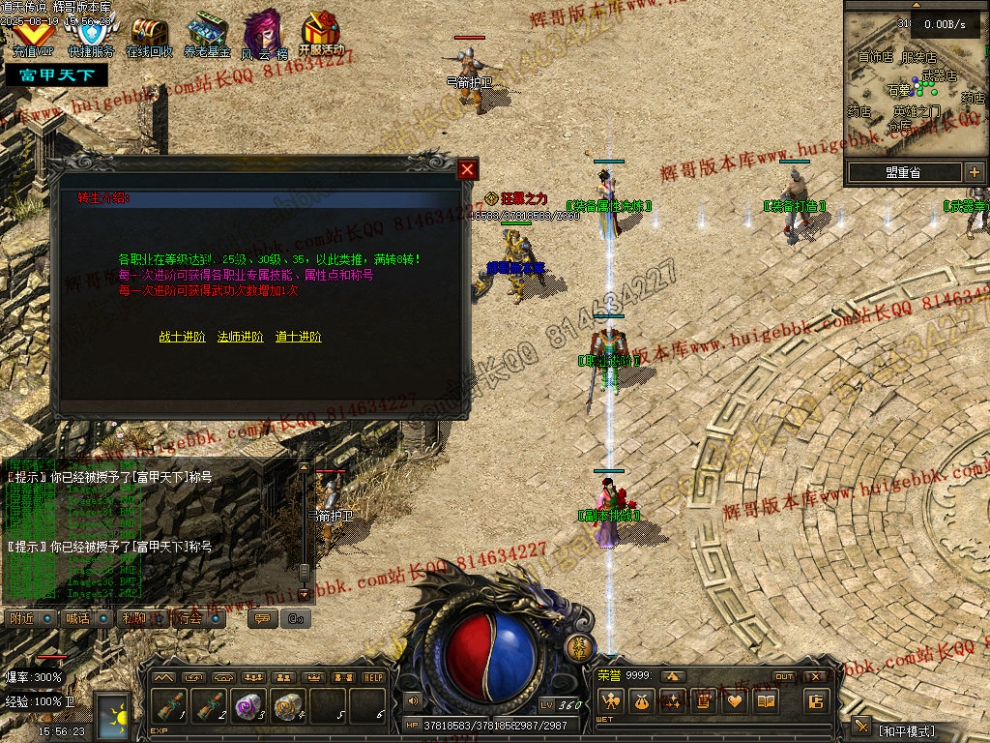Open 快捷服务 shield icon
The width and height of the screenshot is (990, 743).
91,32
